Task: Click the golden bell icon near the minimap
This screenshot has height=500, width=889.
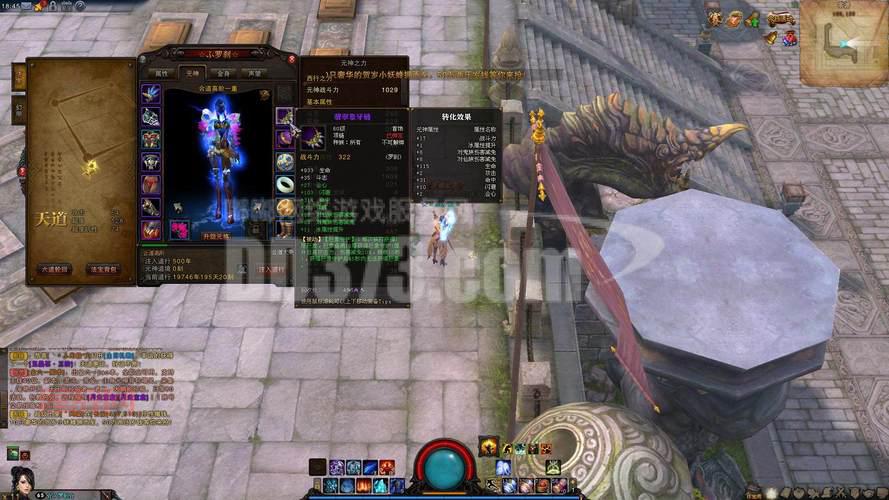Action: pos(771,38)
